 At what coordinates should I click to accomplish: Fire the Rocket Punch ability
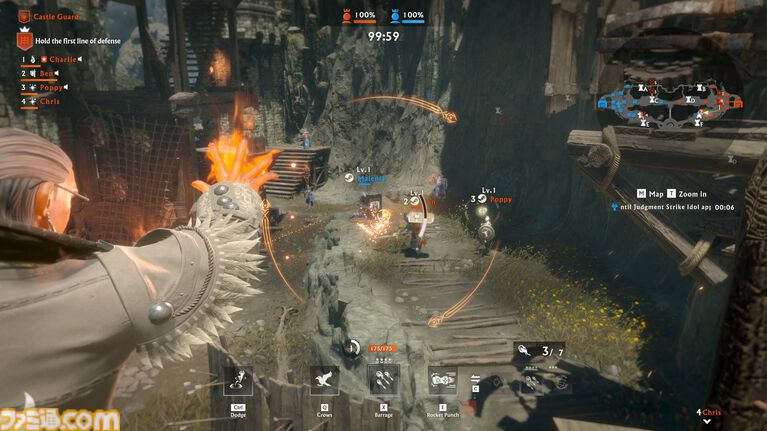(x=443, y=381)
